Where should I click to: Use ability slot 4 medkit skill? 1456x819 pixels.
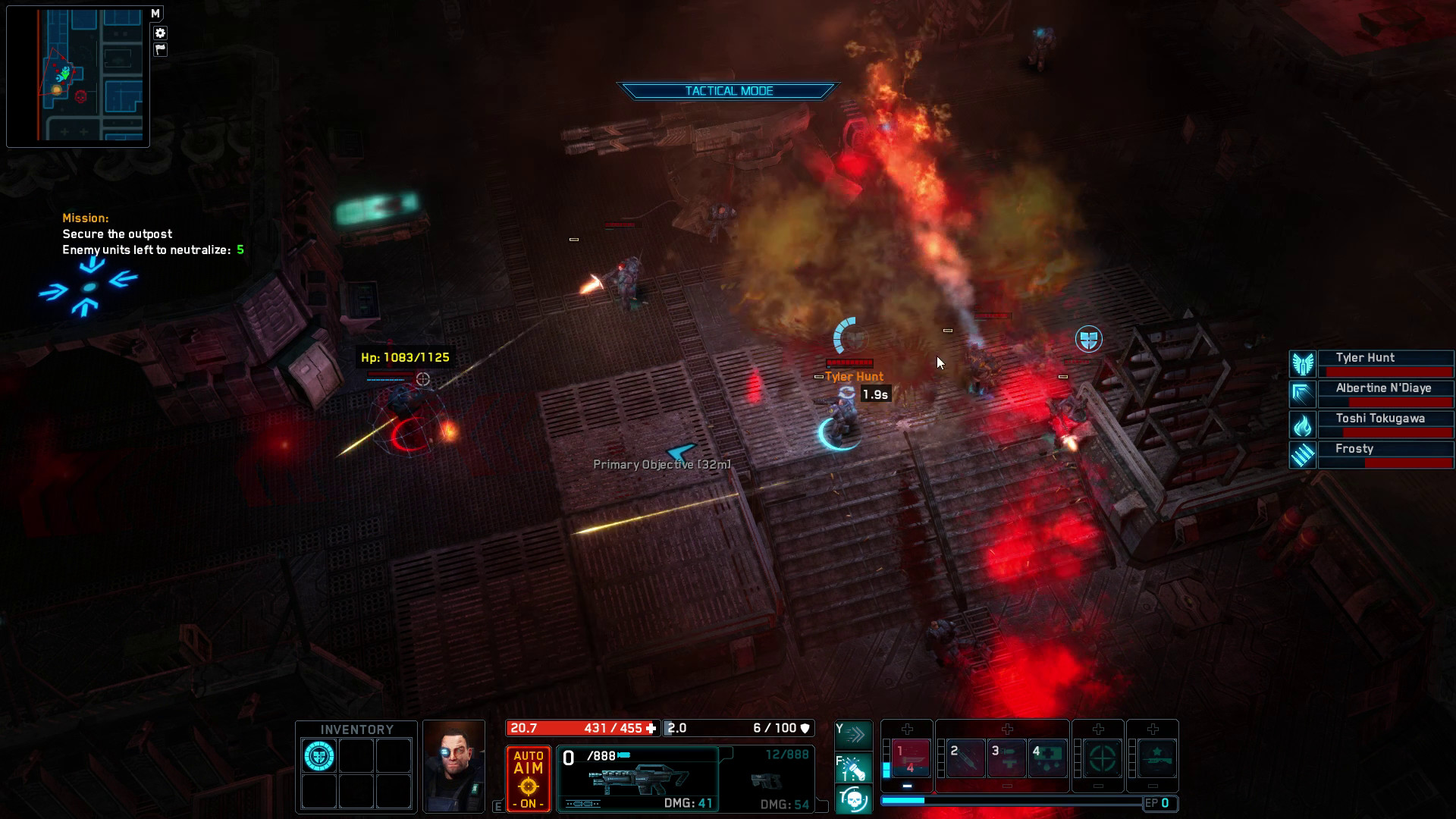point(1047,758)
